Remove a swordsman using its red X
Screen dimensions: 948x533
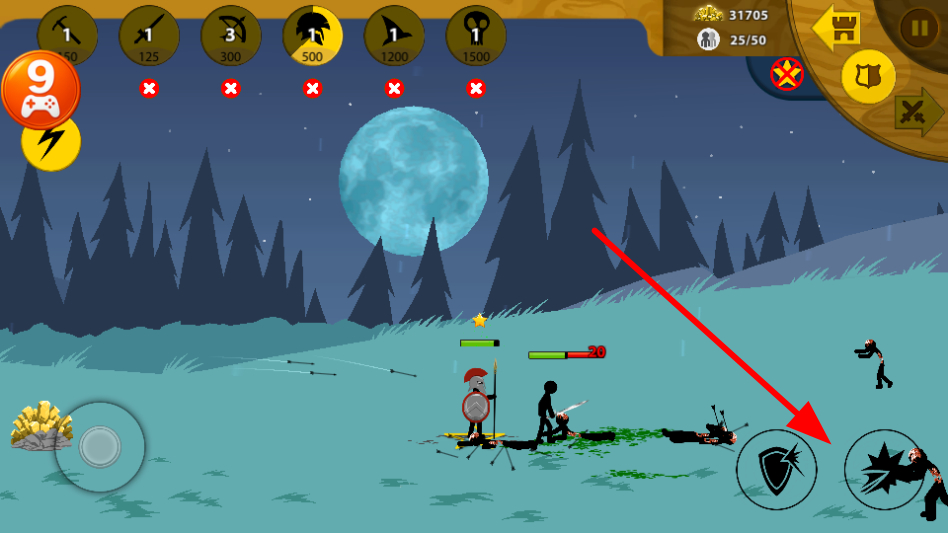[x=149, y=88]
